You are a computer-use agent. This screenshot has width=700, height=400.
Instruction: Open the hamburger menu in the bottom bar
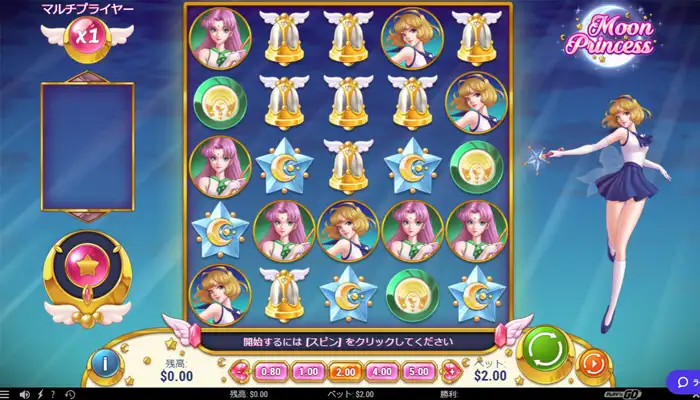[7, 394]
